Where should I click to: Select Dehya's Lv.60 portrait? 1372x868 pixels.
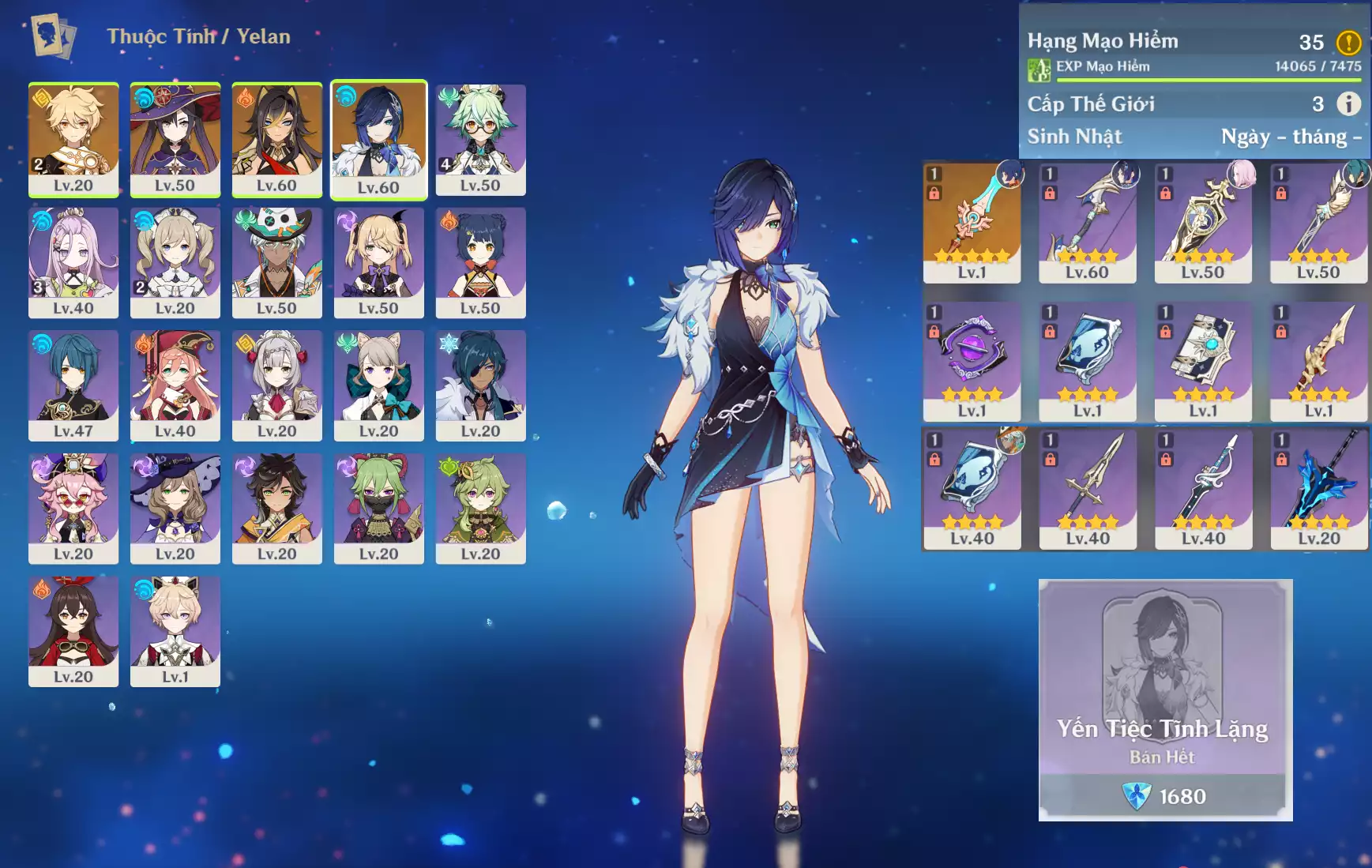[277, 139]
